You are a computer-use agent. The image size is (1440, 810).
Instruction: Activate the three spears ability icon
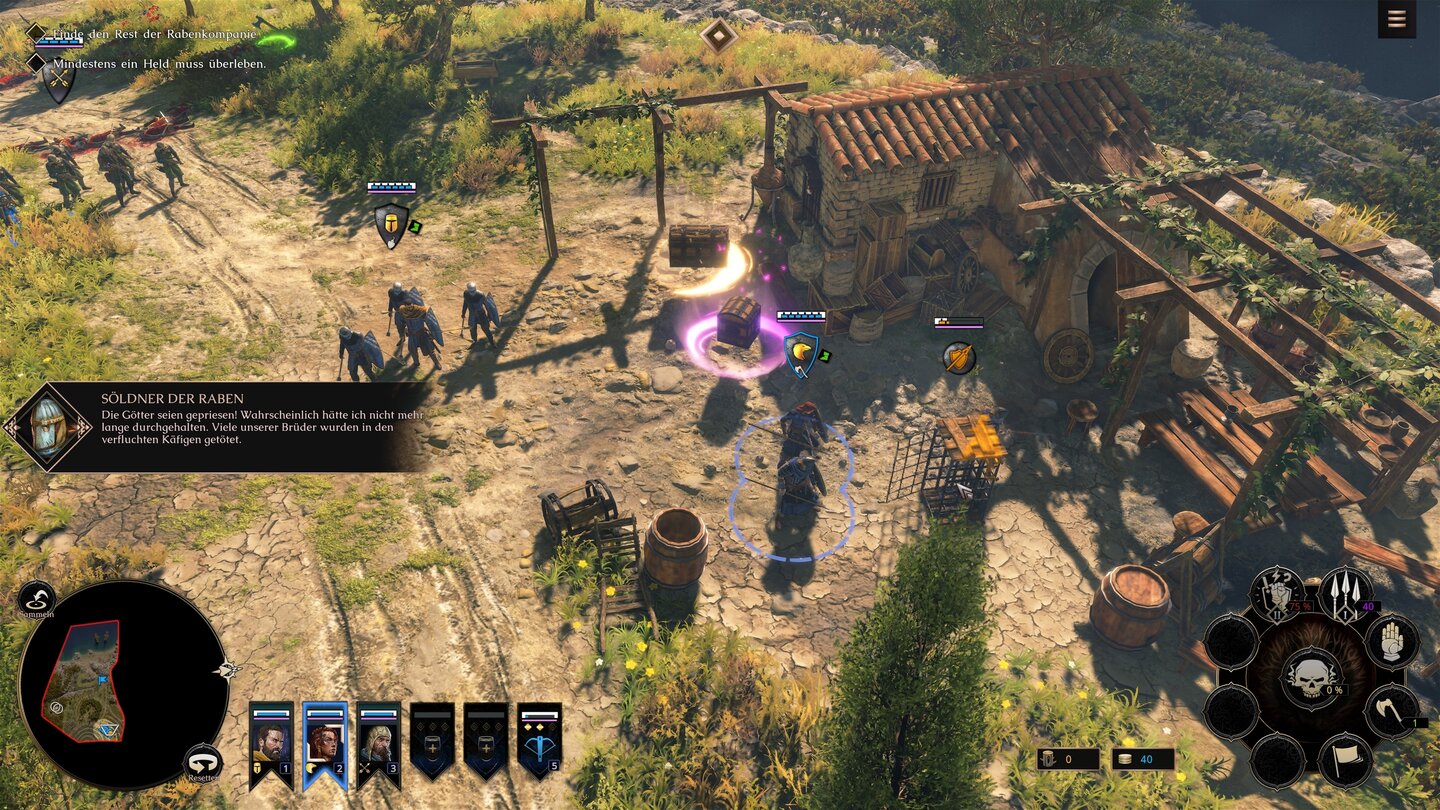click(1344, 592)
